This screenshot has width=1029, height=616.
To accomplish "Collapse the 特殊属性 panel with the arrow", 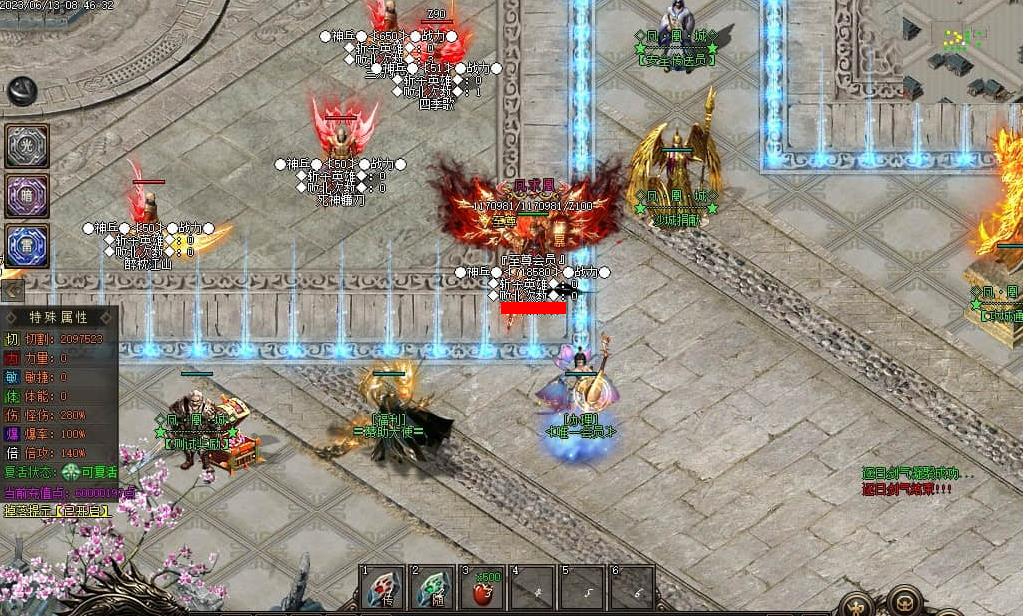I will click(x=13, y=290).
